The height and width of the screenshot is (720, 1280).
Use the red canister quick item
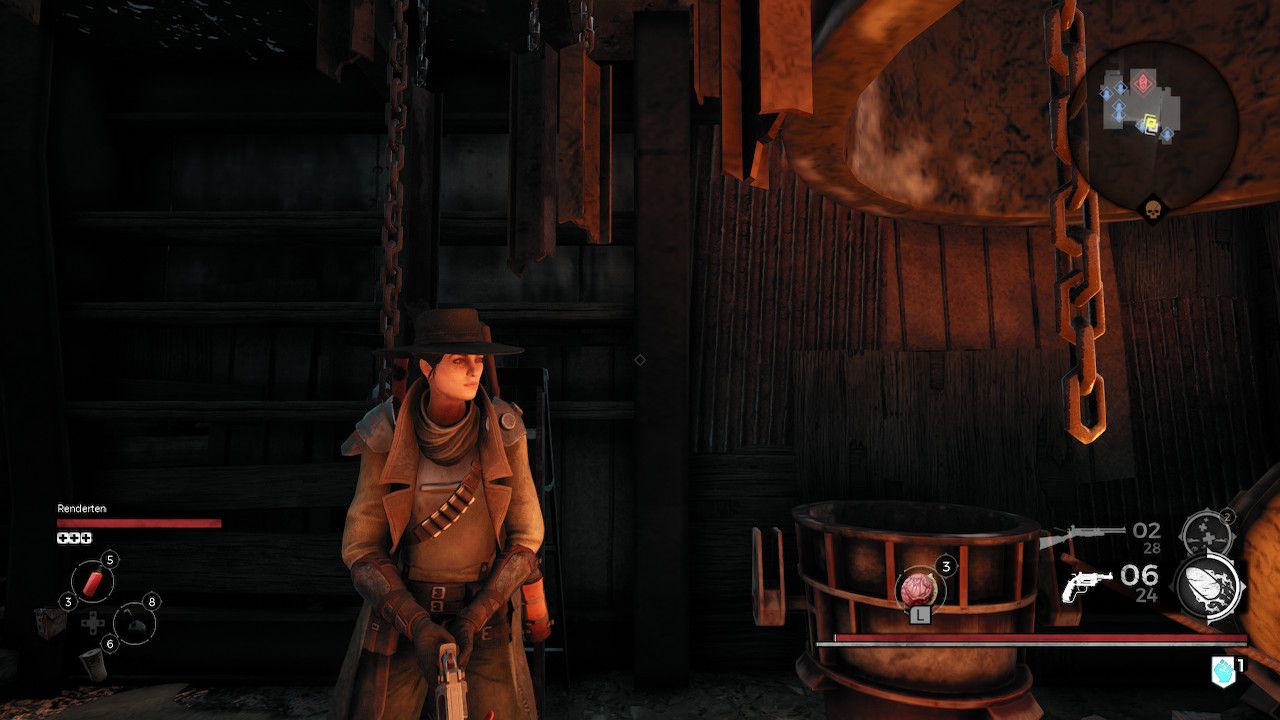pyautogui.click(x=92, y=582)
